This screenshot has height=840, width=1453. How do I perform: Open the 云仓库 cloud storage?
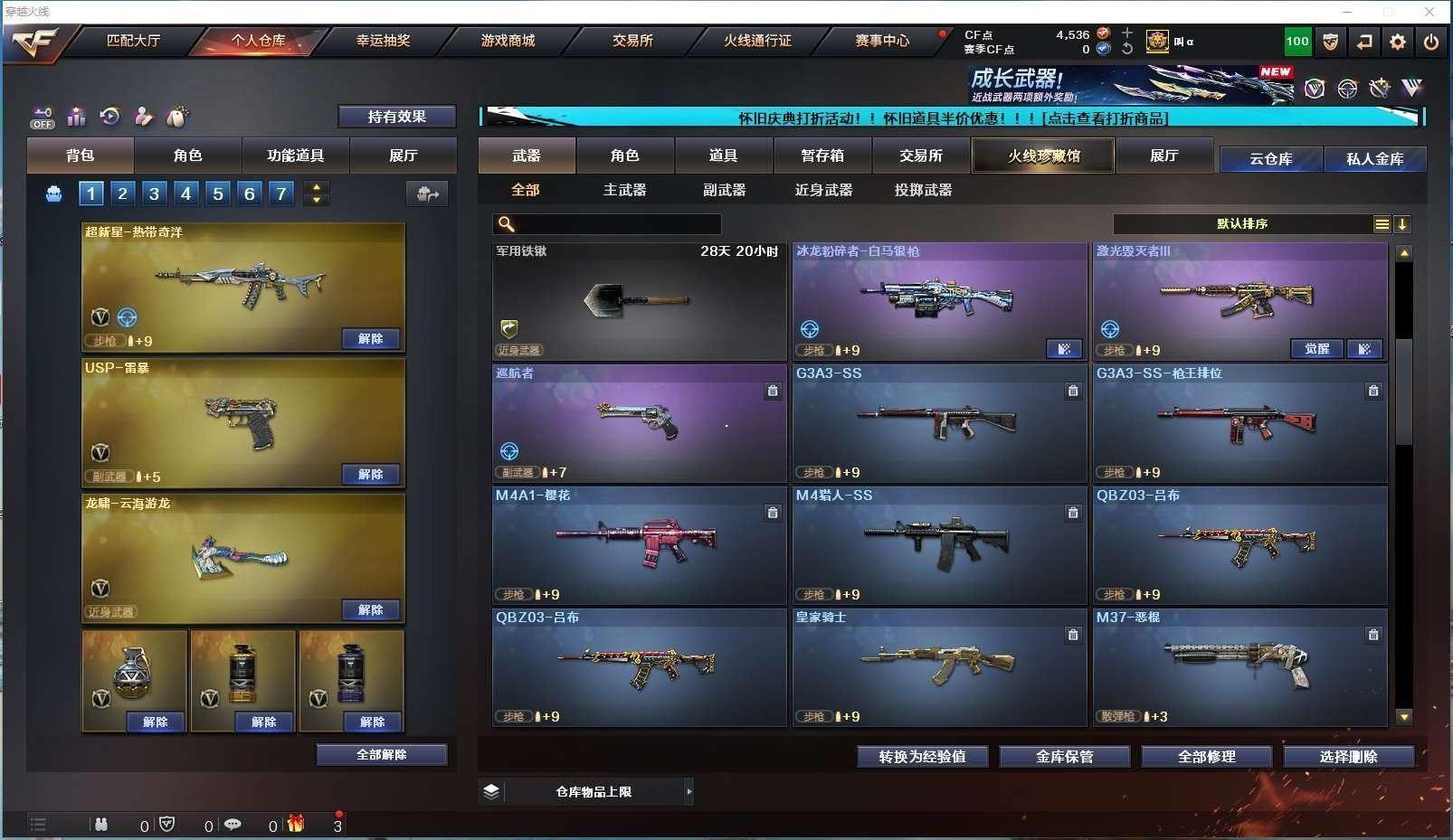pyautogui.click(x=1270, y=159)
